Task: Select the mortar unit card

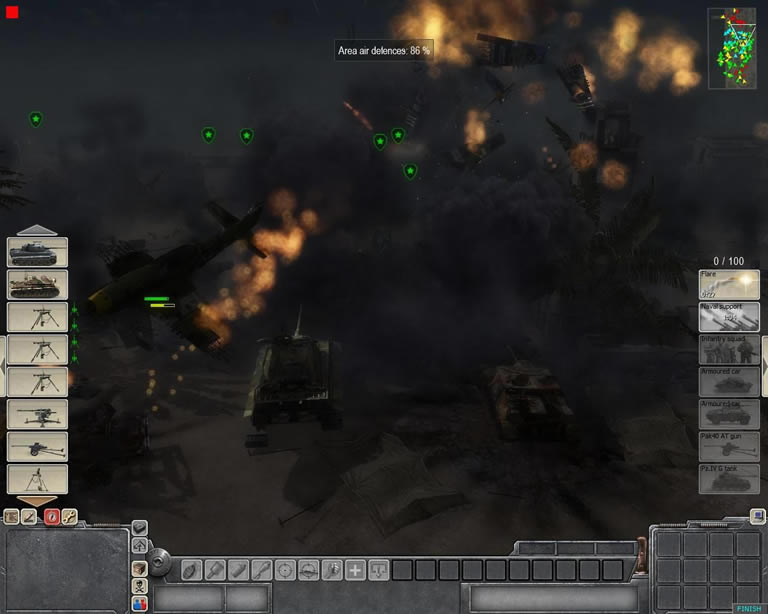Action: pos(38,479)
